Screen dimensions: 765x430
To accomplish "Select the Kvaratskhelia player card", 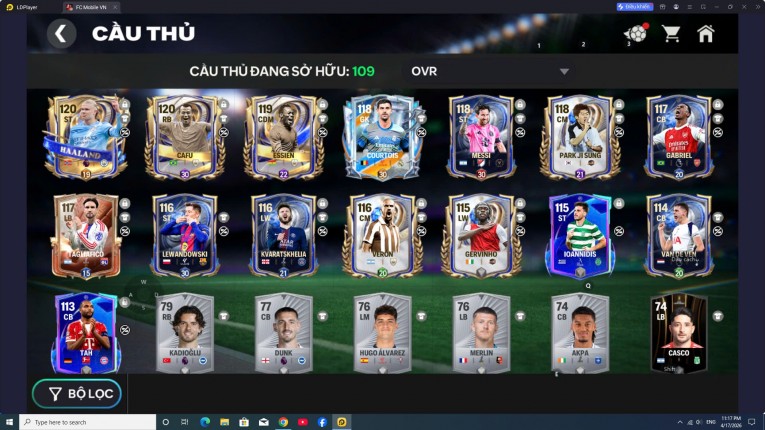I will [280, 235].
